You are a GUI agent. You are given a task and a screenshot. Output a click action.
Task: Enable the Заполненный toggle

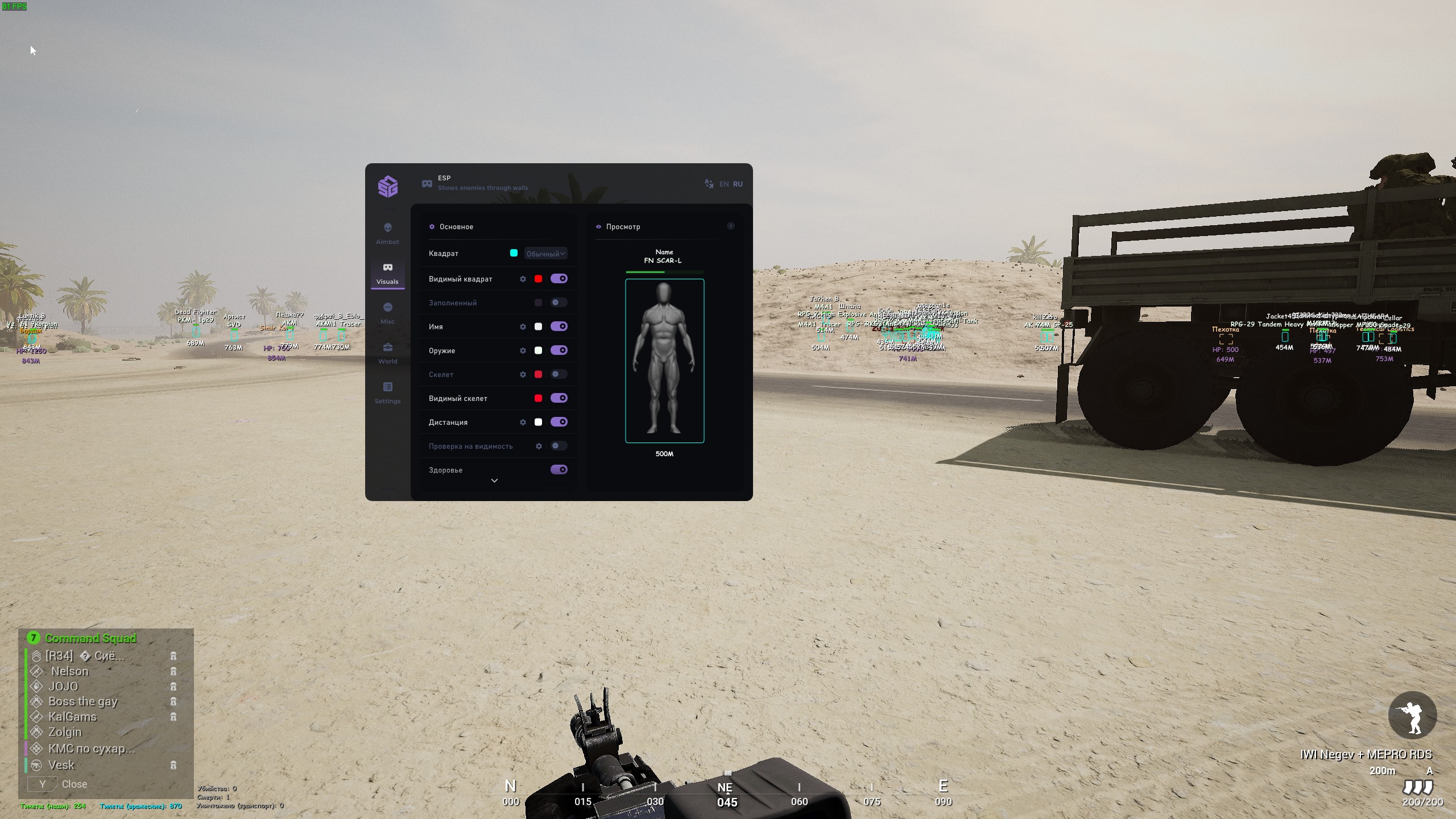pos(558,303)
